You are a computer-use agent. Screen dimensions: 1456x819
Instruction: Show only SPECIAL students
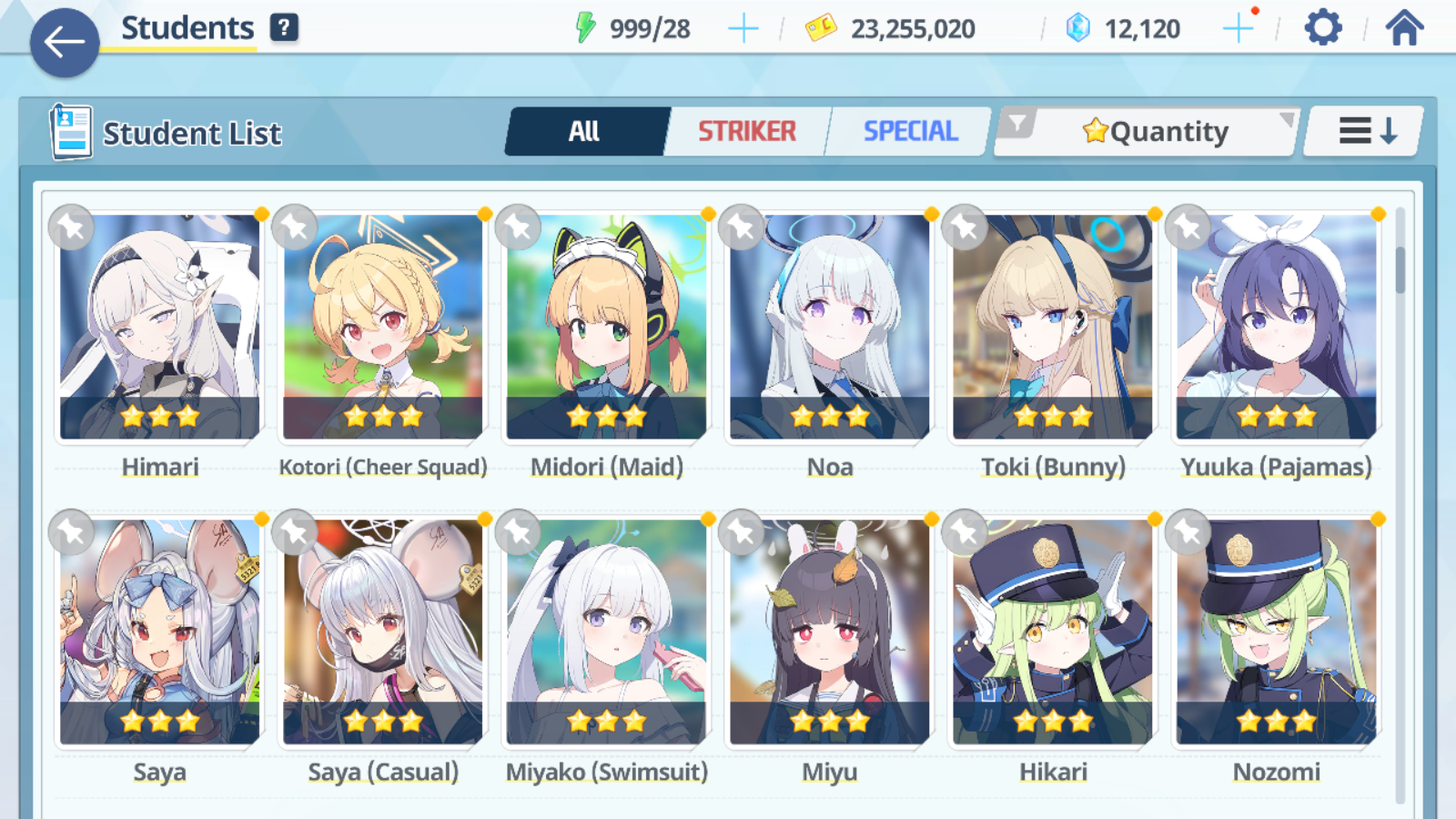click(910, 132)
